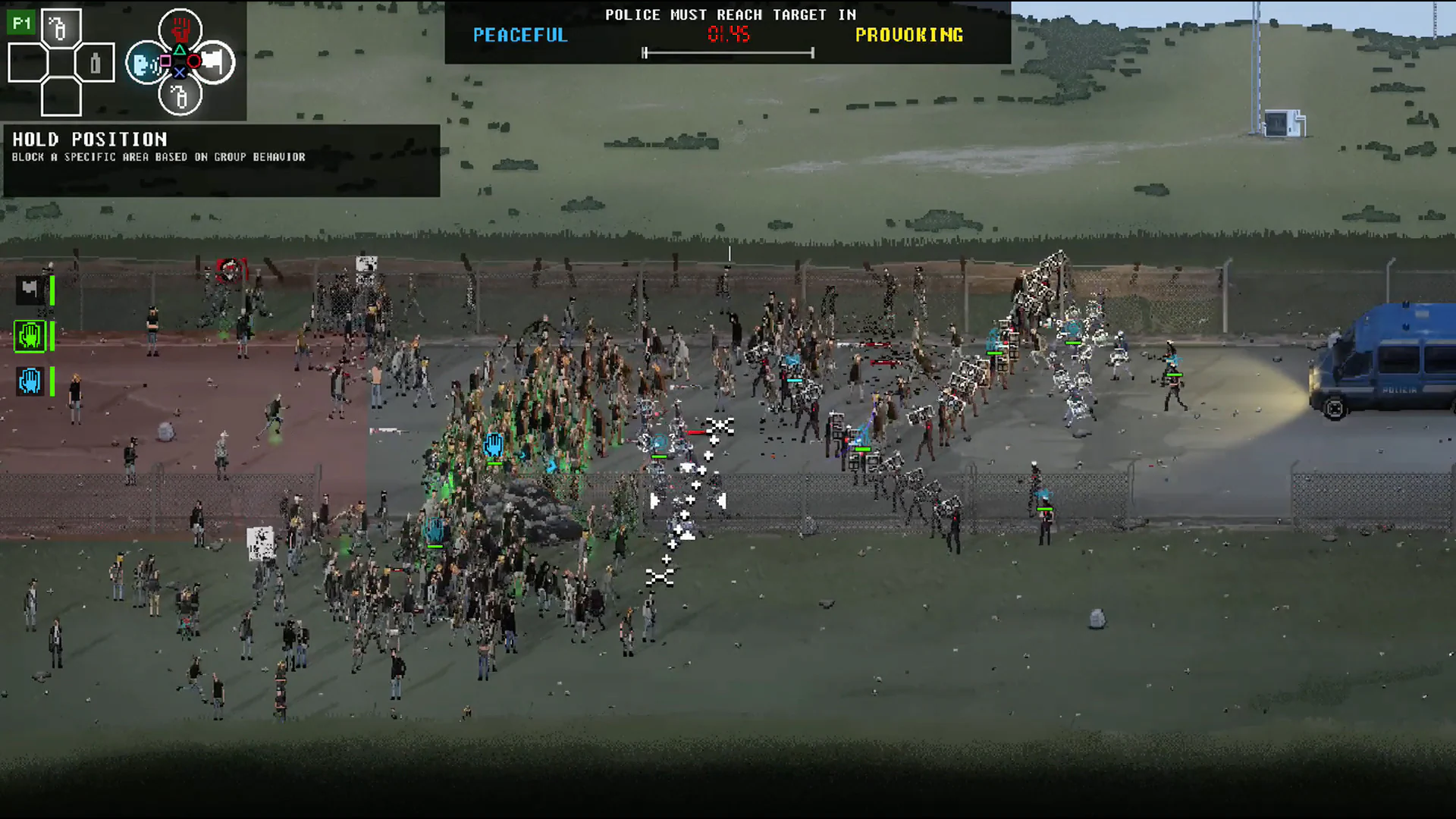Enable the highlighted up d-pad gas command
This screenshot has height=819, width=1456.
(x=60, y=29)
